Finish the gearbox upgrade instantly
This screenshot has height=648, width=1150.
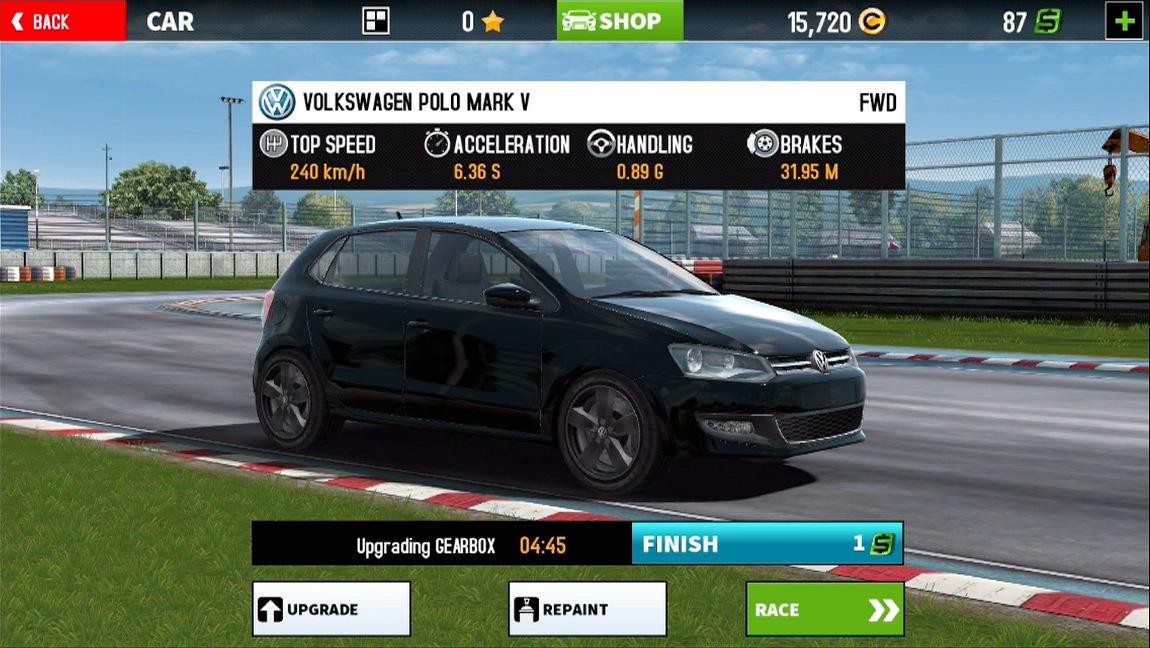click(767, 544)
